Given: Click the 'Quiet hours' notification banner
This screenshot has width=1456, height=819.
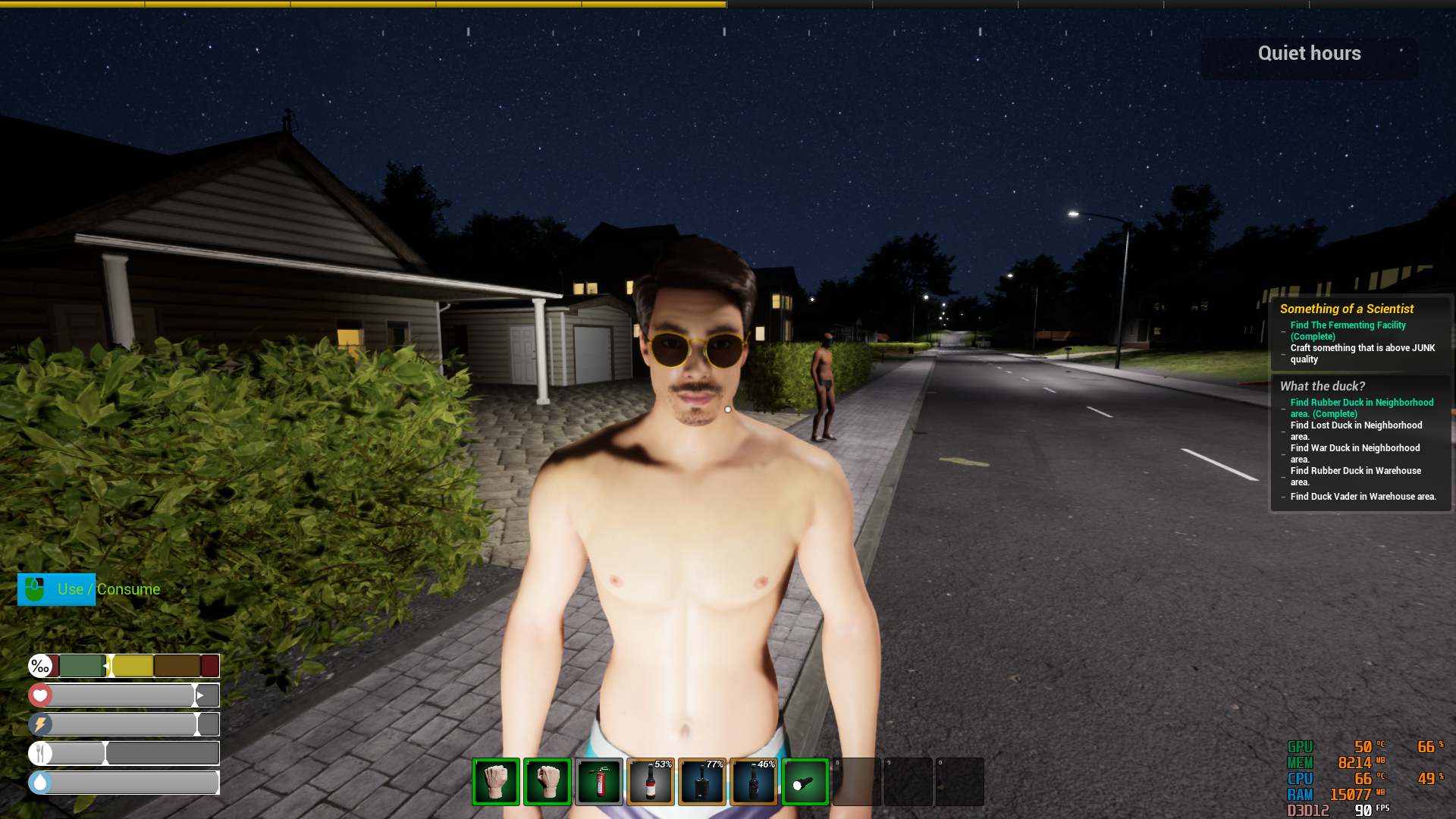Looking at the screenshot, I should pyautogui.click(x=1309, y=53).
